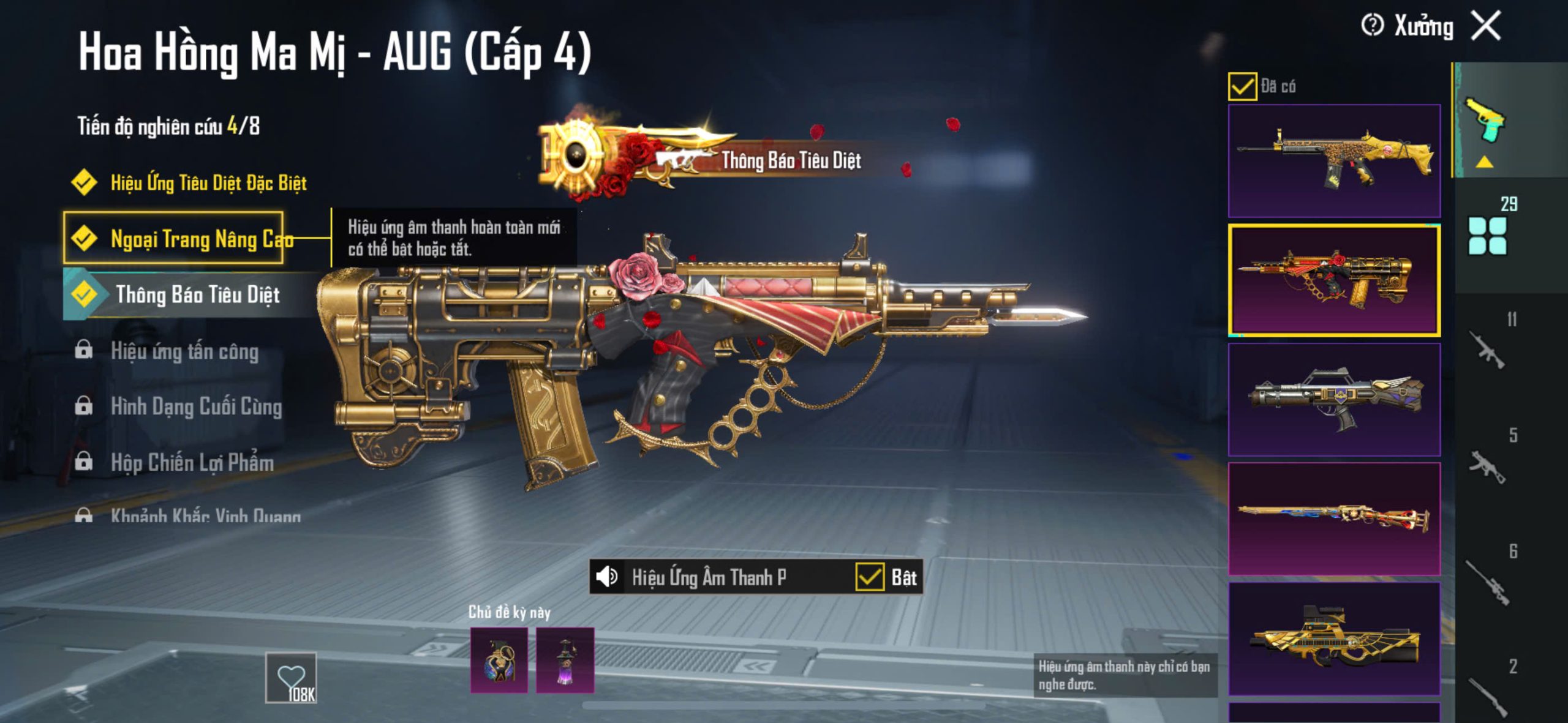Viewport: 1568px width, 723px height.
Task: Select the dark winged rifle skin
Action: [1334, 399]
